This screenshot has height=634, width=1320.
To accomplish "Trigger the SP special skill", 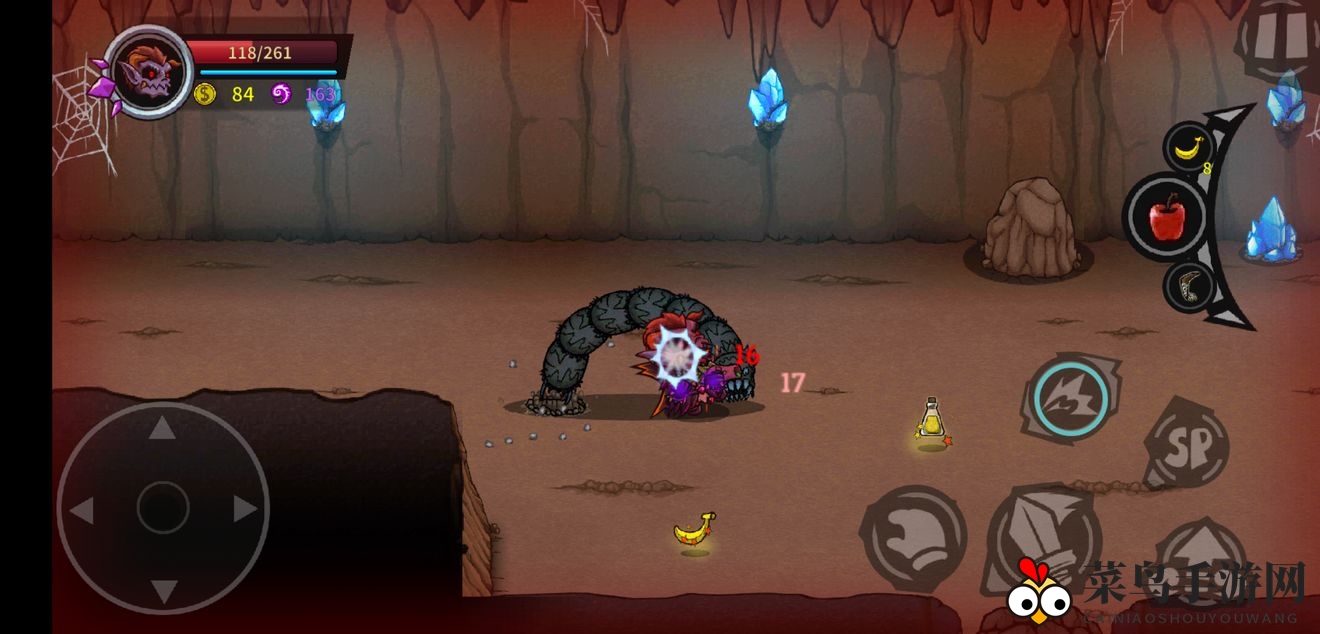I will point(1186,443).
